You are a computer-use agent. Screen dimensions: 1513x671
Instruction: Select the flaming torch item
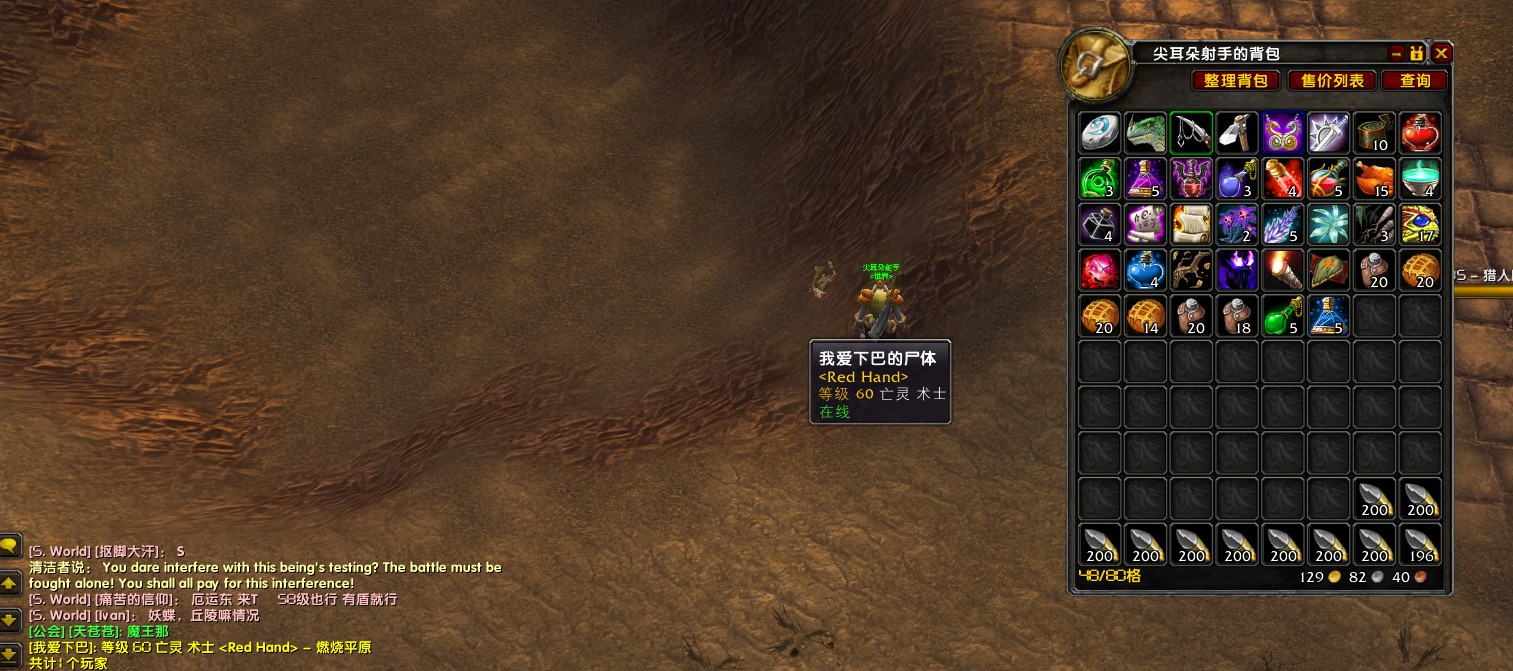tap(1283, 270)
